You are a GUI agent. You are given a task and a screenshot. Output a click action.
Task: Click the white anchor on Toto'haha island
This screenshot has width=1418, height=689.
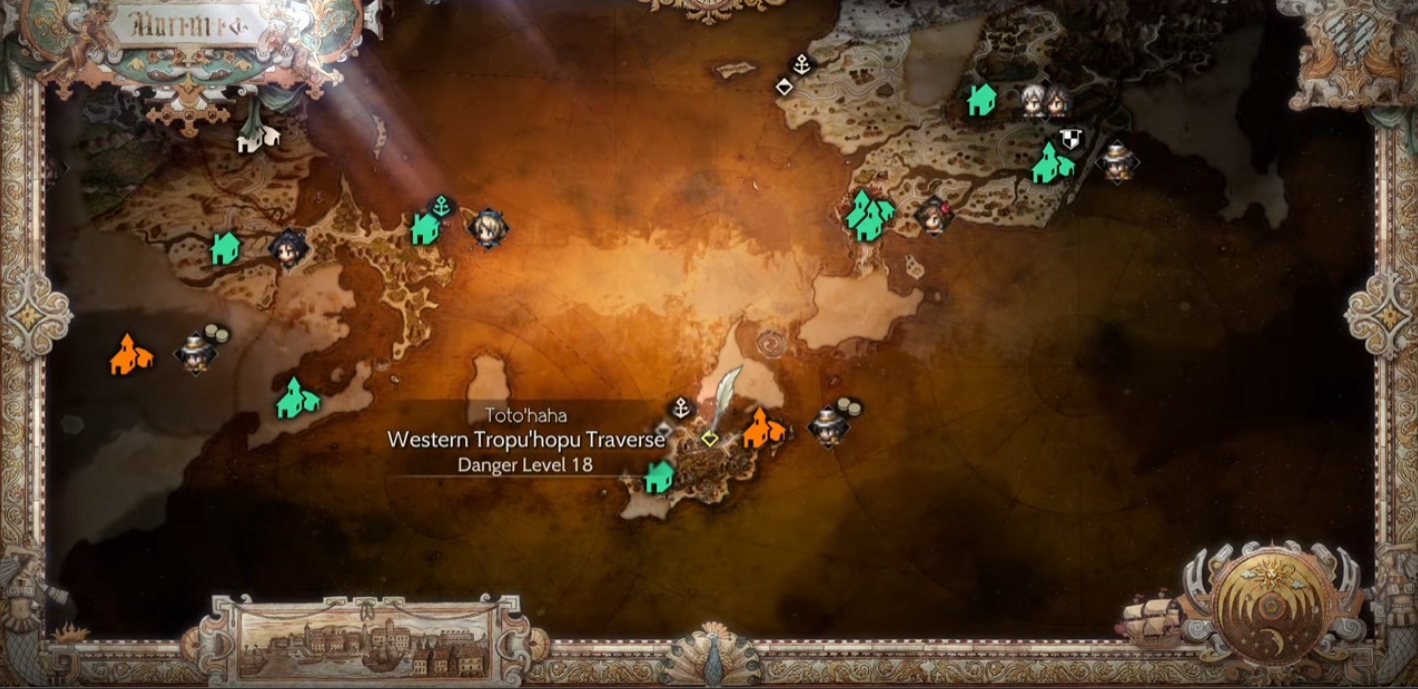coord(681,407)
